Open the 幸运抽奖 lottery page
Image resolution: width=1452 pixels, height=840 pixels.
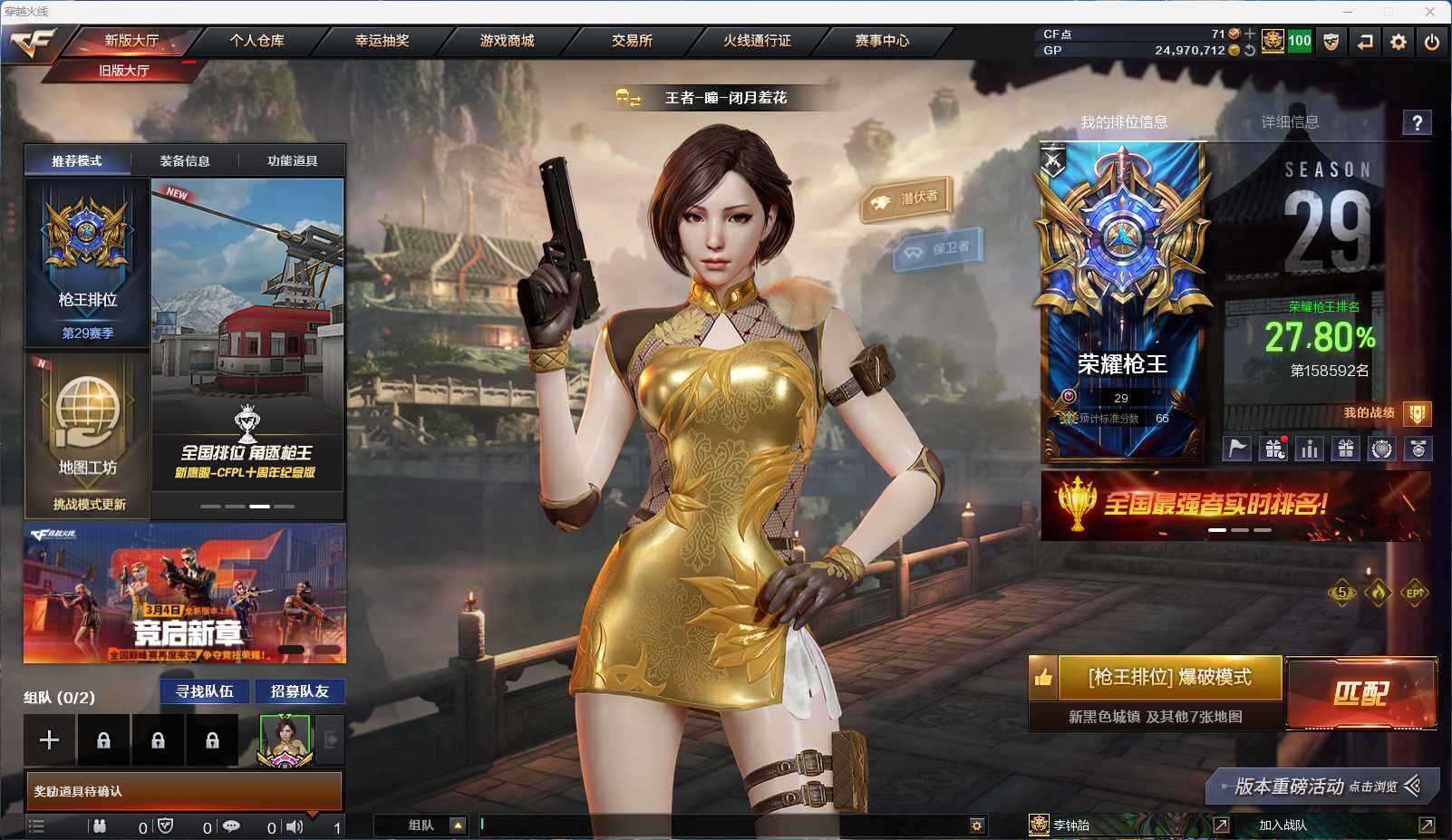[x=382, y=41]
